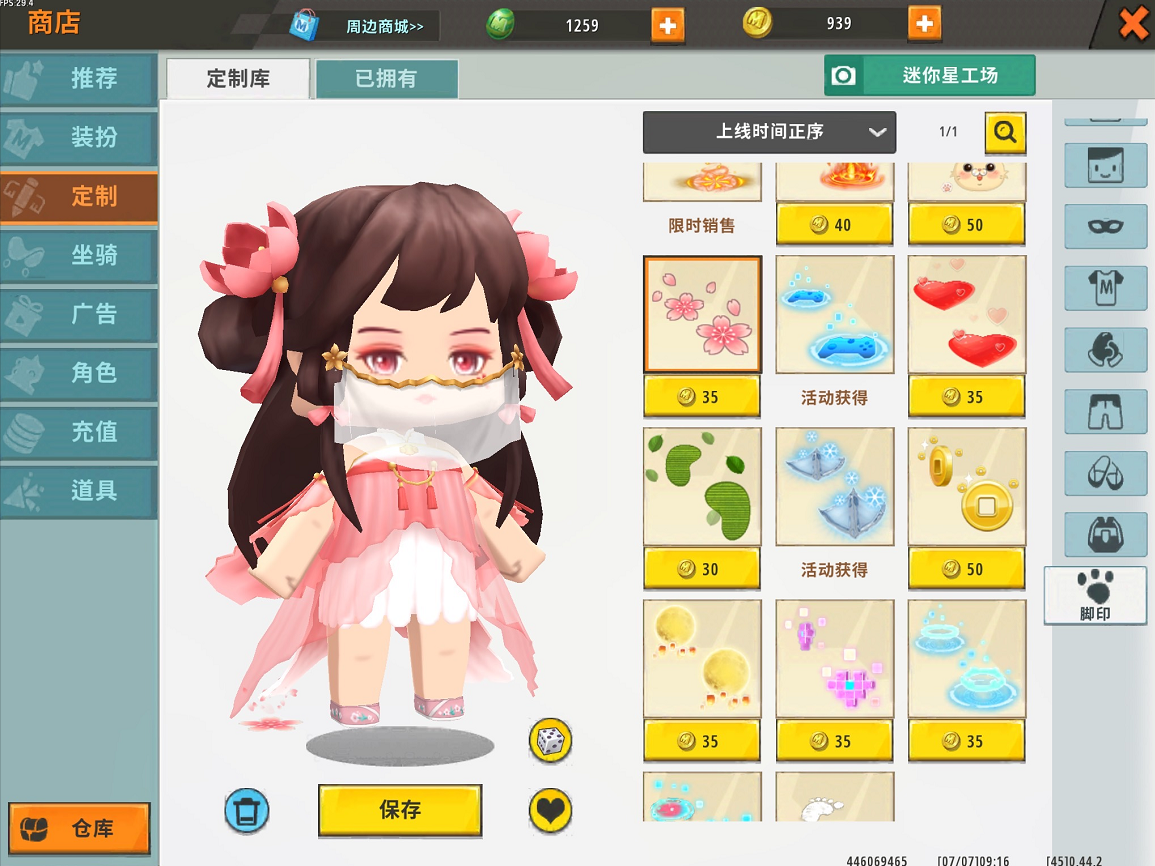
Task: Save the outfit with 保存
Action: pyautogui.click(x=400, y=810)
